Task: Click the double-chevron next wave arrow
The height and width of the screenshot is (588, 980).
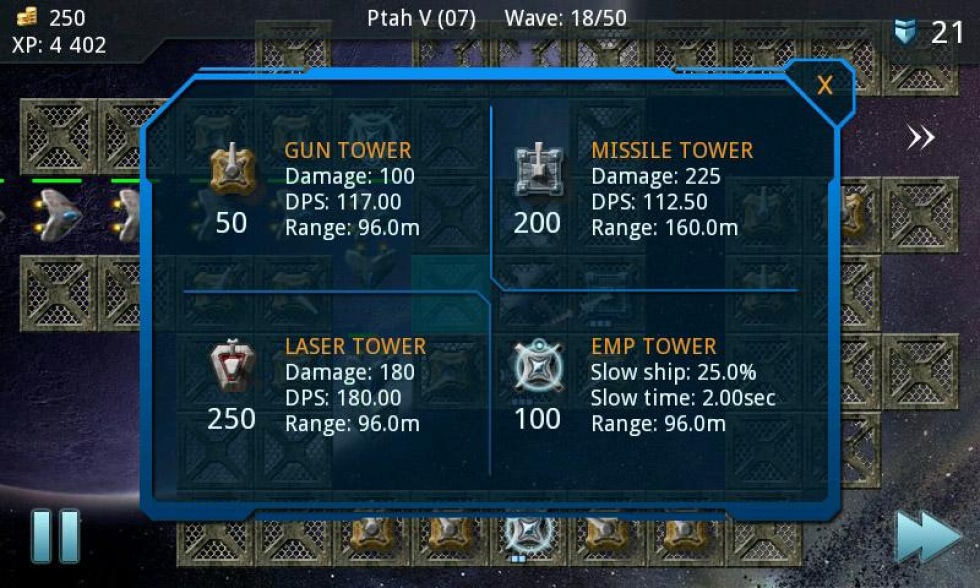Action: click(920, 138)
